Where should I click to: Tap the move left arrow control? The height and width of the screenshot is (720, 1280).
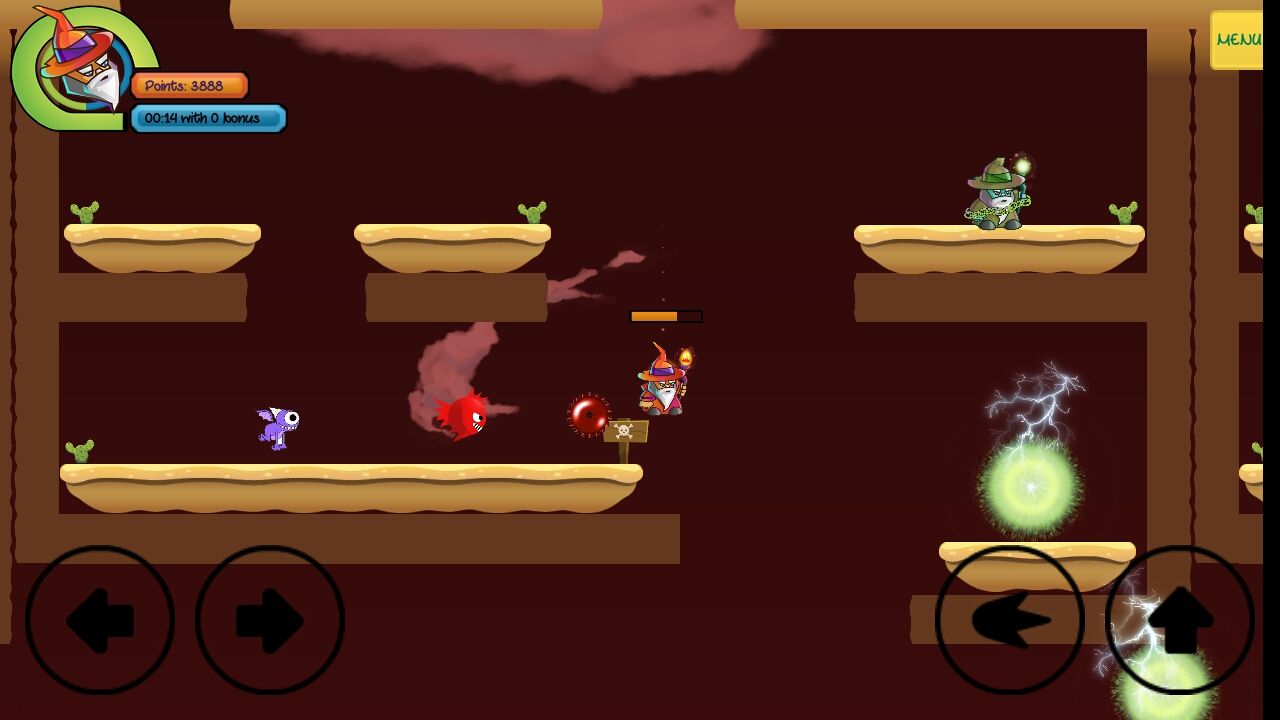click(x=100, y=620)
